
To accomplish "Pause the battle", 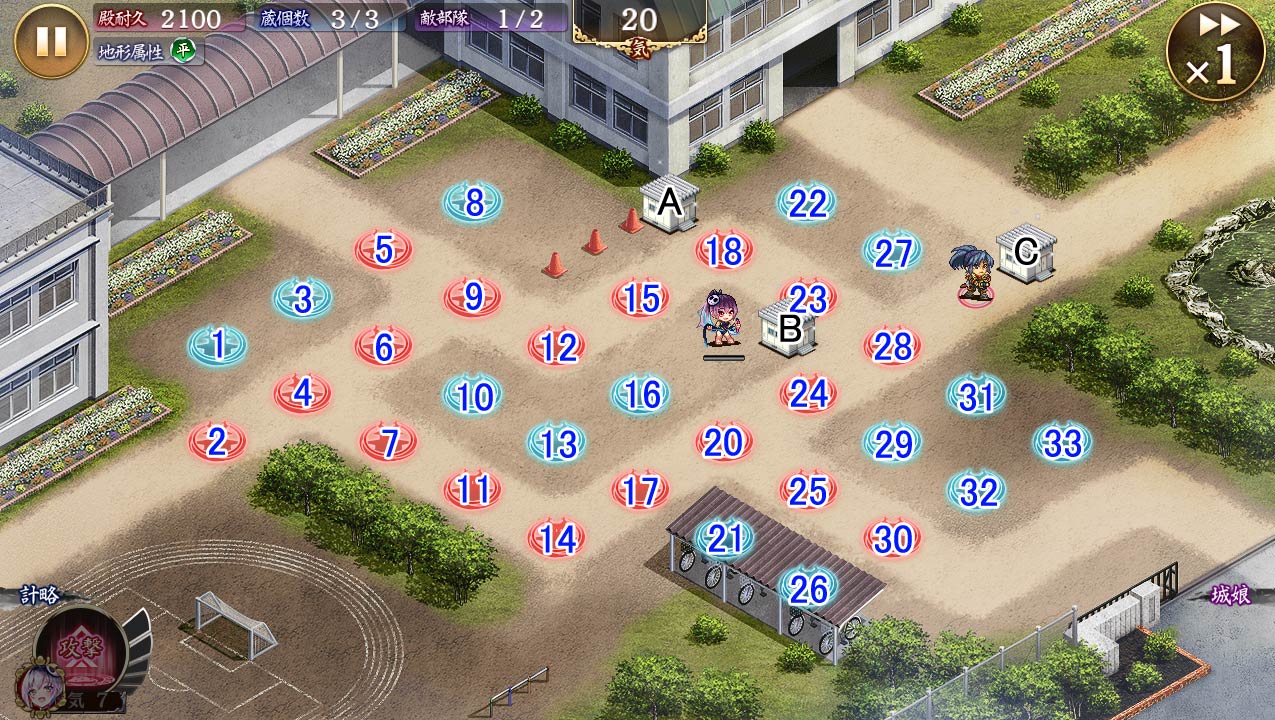I will point(51,41).
